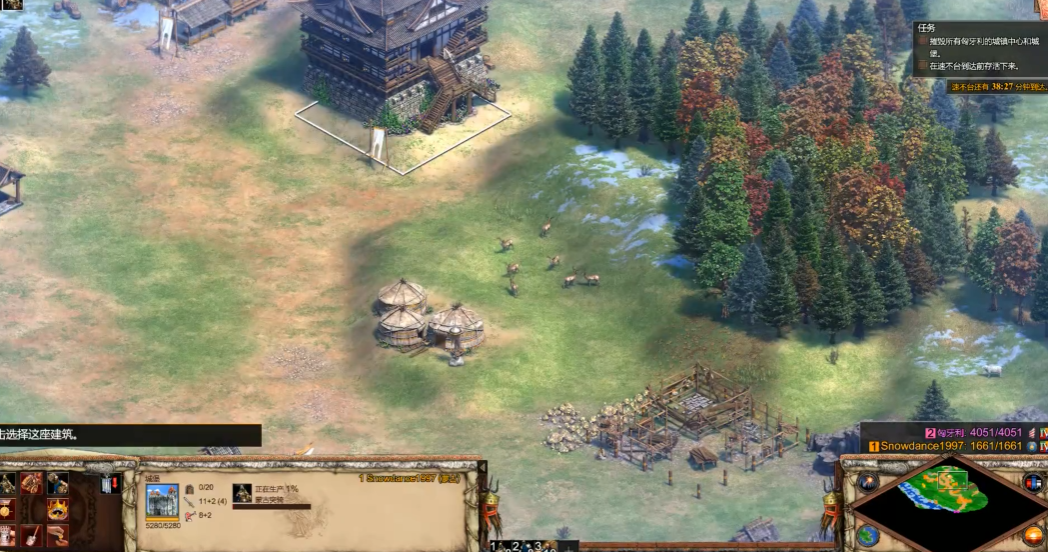This screenshot has width=1048, height=552.
Task: Activate the flare signal button beside the minimap
Action: 866,482
